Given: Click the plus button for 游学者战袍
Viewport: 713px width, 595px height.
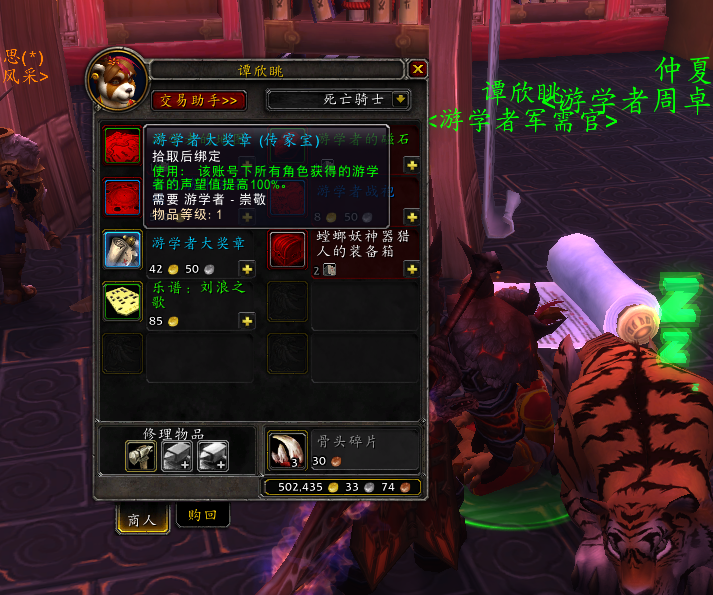Looking at the screenshot, I should pyautogui.click(x=411, y=216).
